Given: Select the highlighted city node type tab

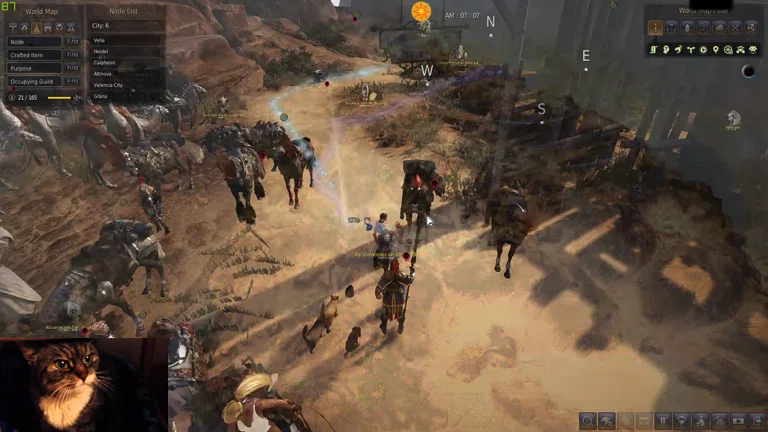Looking at the screenshot, I should click(x=36, y=26).
